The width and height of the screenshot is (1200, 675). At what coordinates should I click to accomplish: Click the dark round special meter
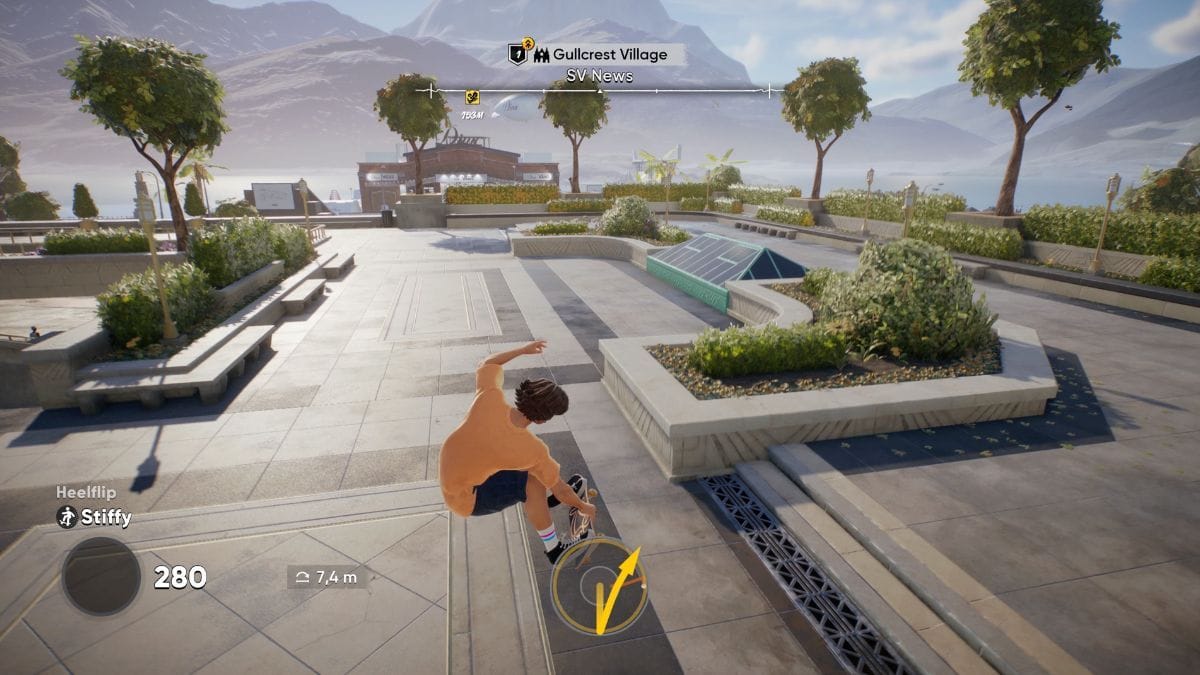(102, 576)
